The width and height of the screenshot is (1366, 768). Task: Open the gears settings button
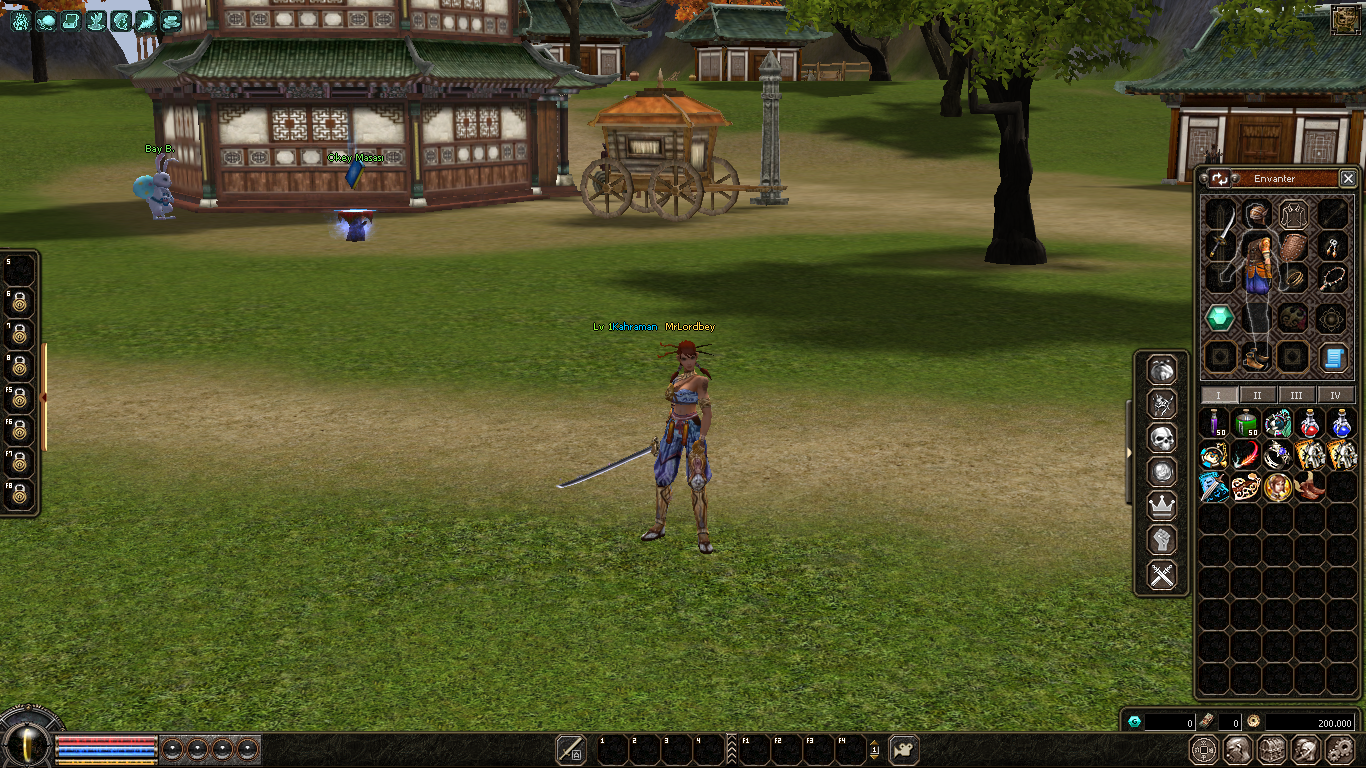click(1340, 749)
